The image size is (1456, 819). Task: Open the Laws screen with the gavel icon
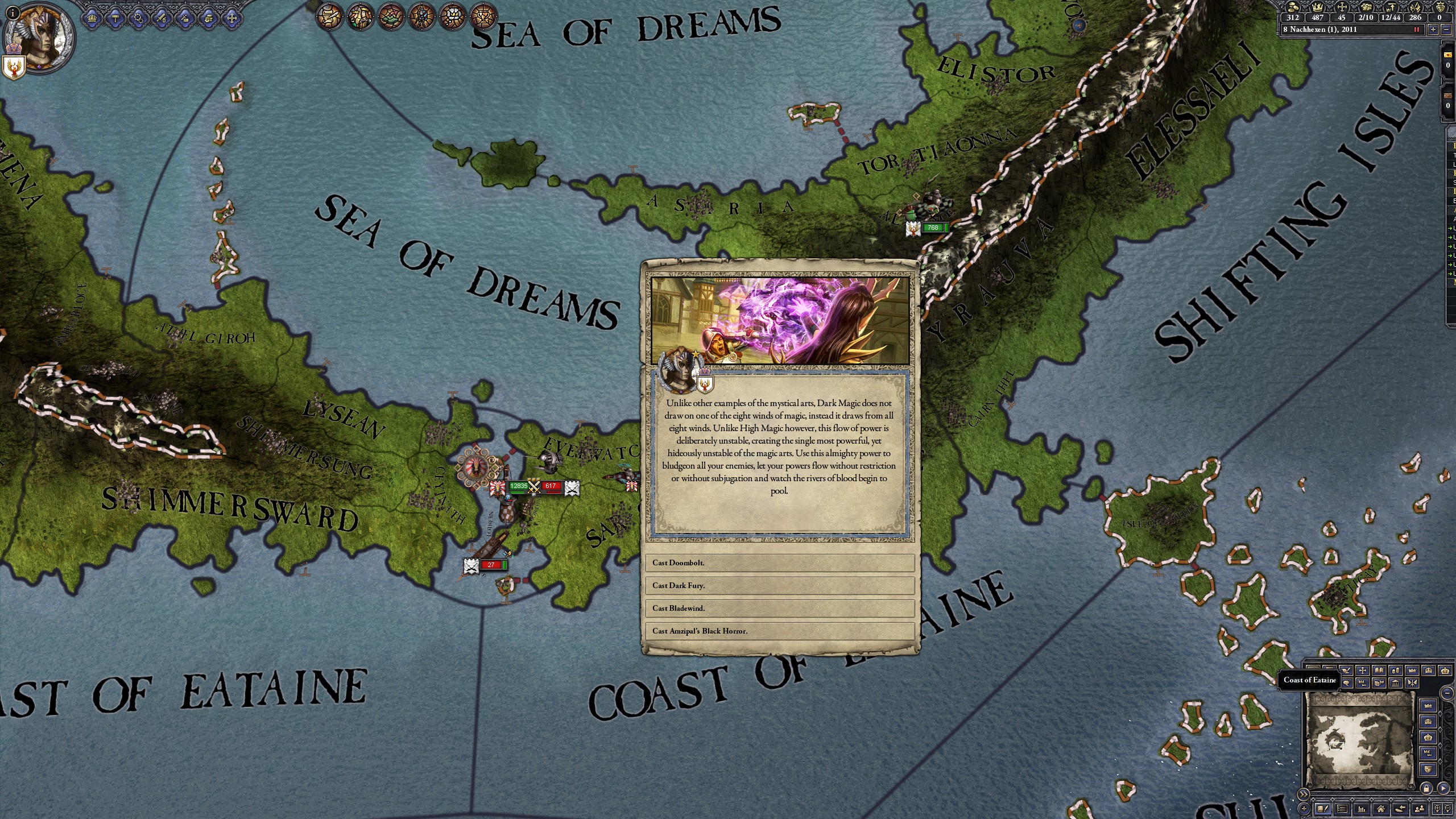115,18
